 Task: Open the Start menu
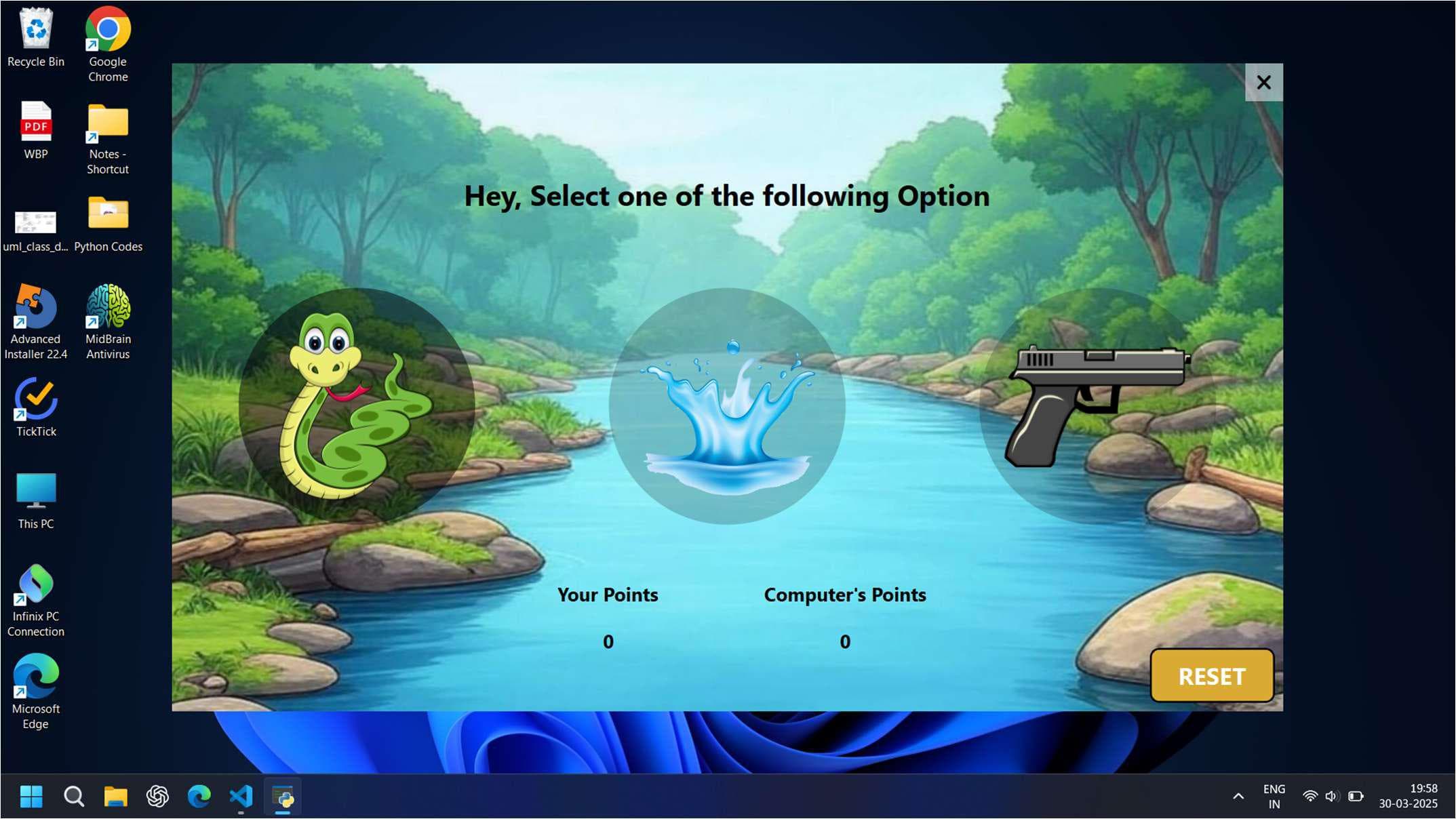pyautogui.click(x=30, y=797)
